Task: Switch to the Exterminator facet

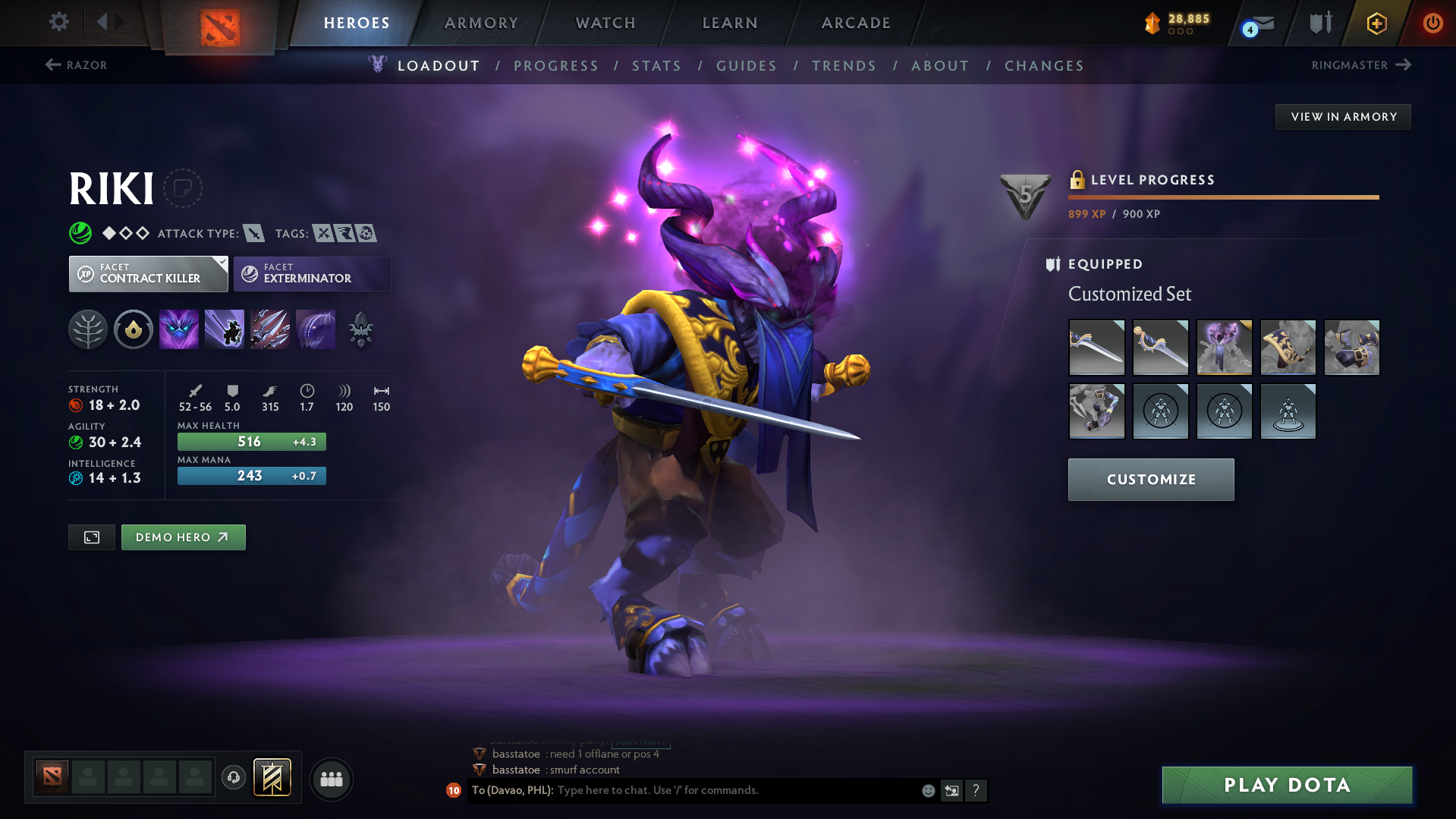Action: pos(312,273)
